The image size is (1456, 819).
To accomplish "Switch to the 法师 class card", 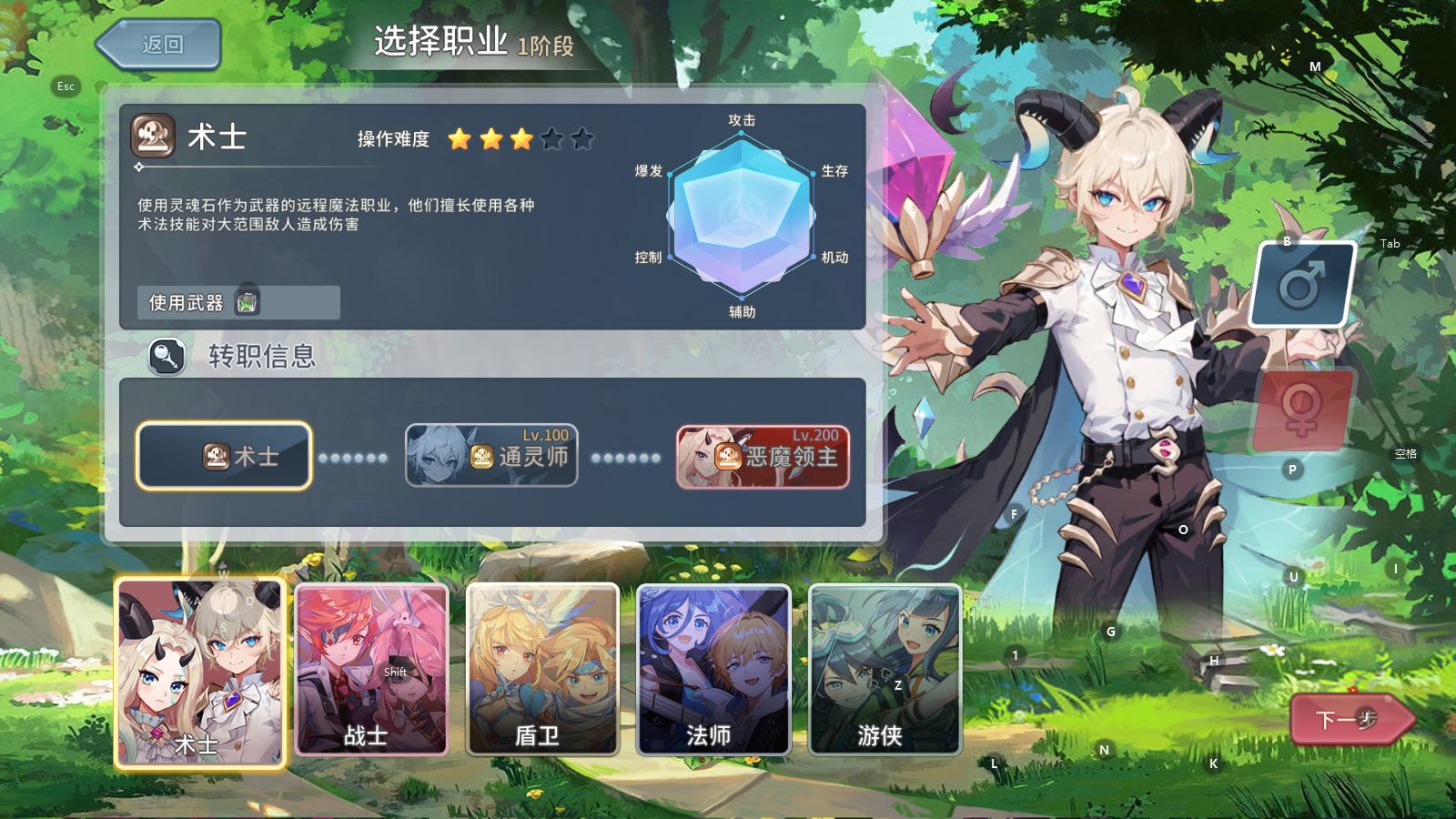I will 712,671.
